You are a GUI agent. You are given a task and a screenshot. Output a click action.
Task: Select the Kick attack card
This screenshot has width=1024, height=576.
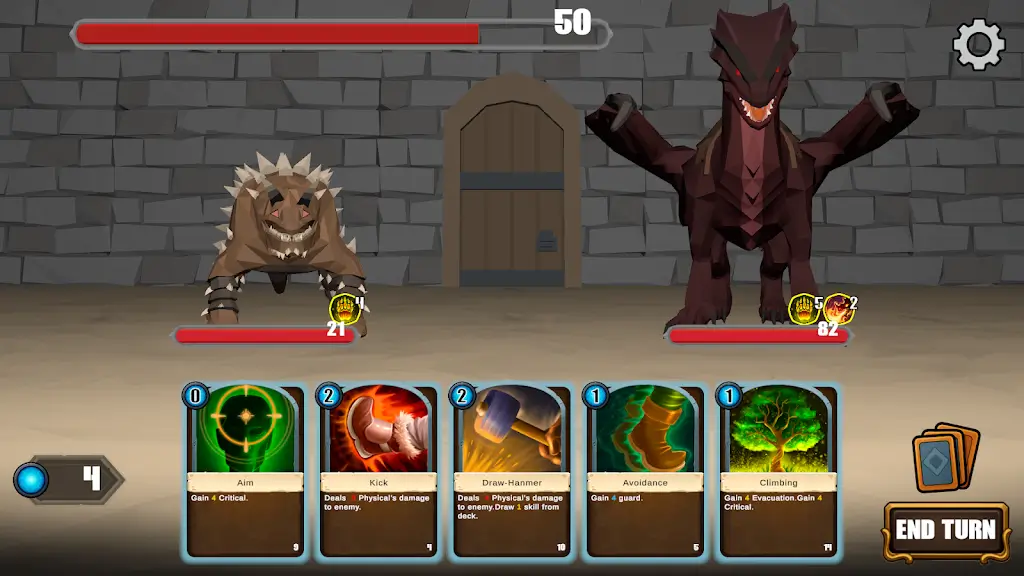click(378, 470)
